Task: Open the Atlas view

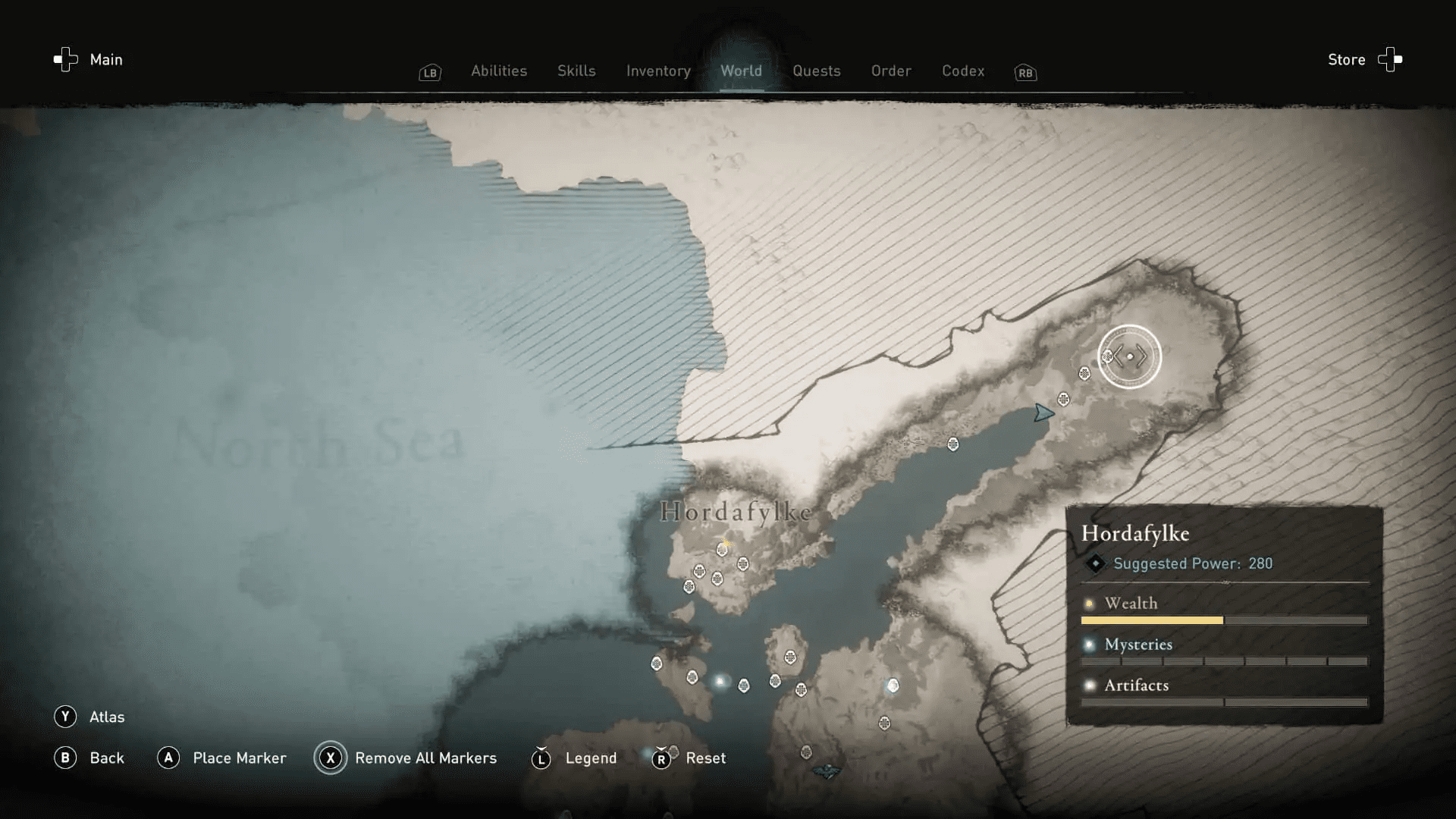Action: (108, 717)
